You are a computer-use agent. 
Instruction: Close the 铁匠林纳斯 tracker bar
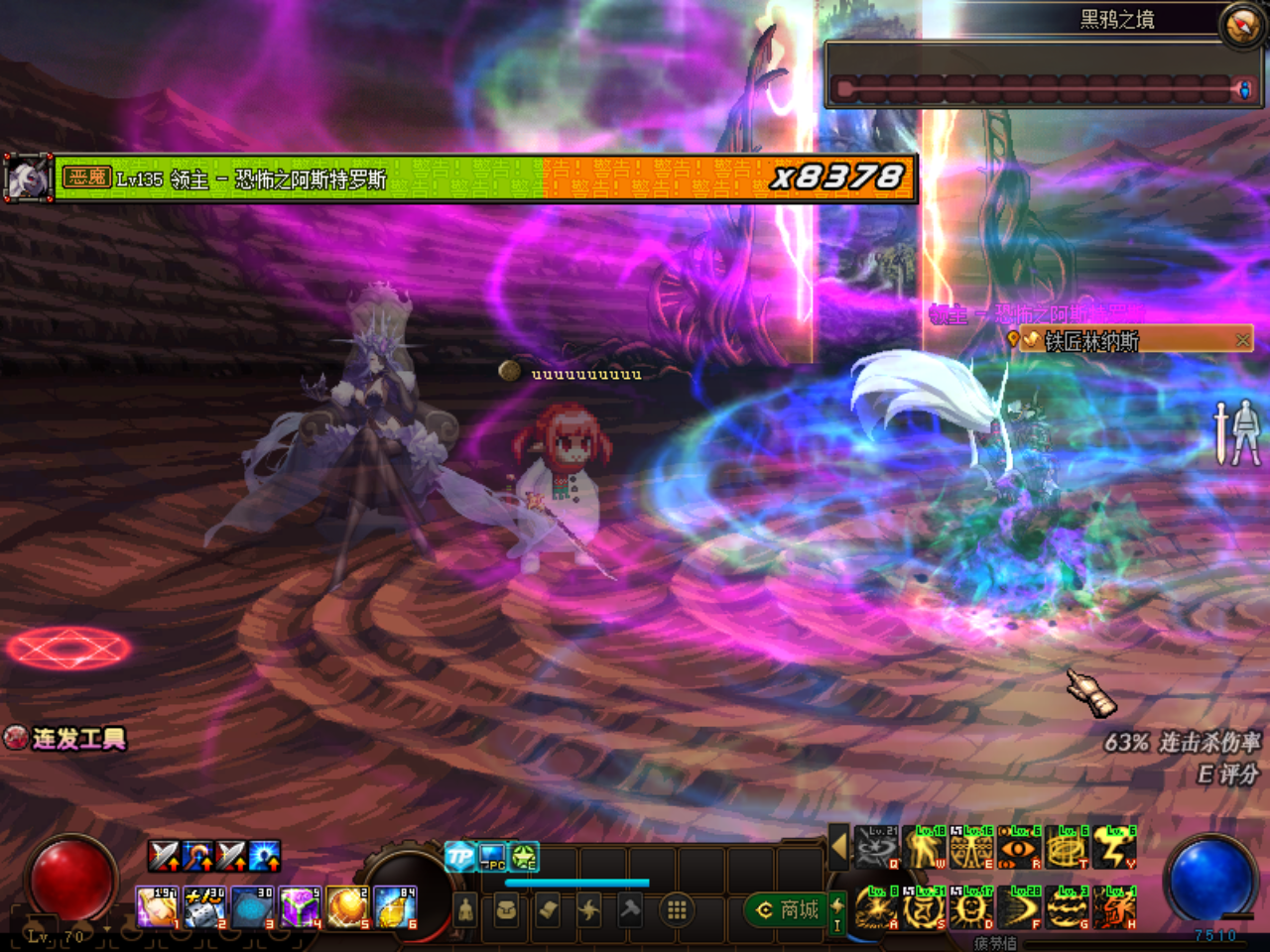(1242, 340)
